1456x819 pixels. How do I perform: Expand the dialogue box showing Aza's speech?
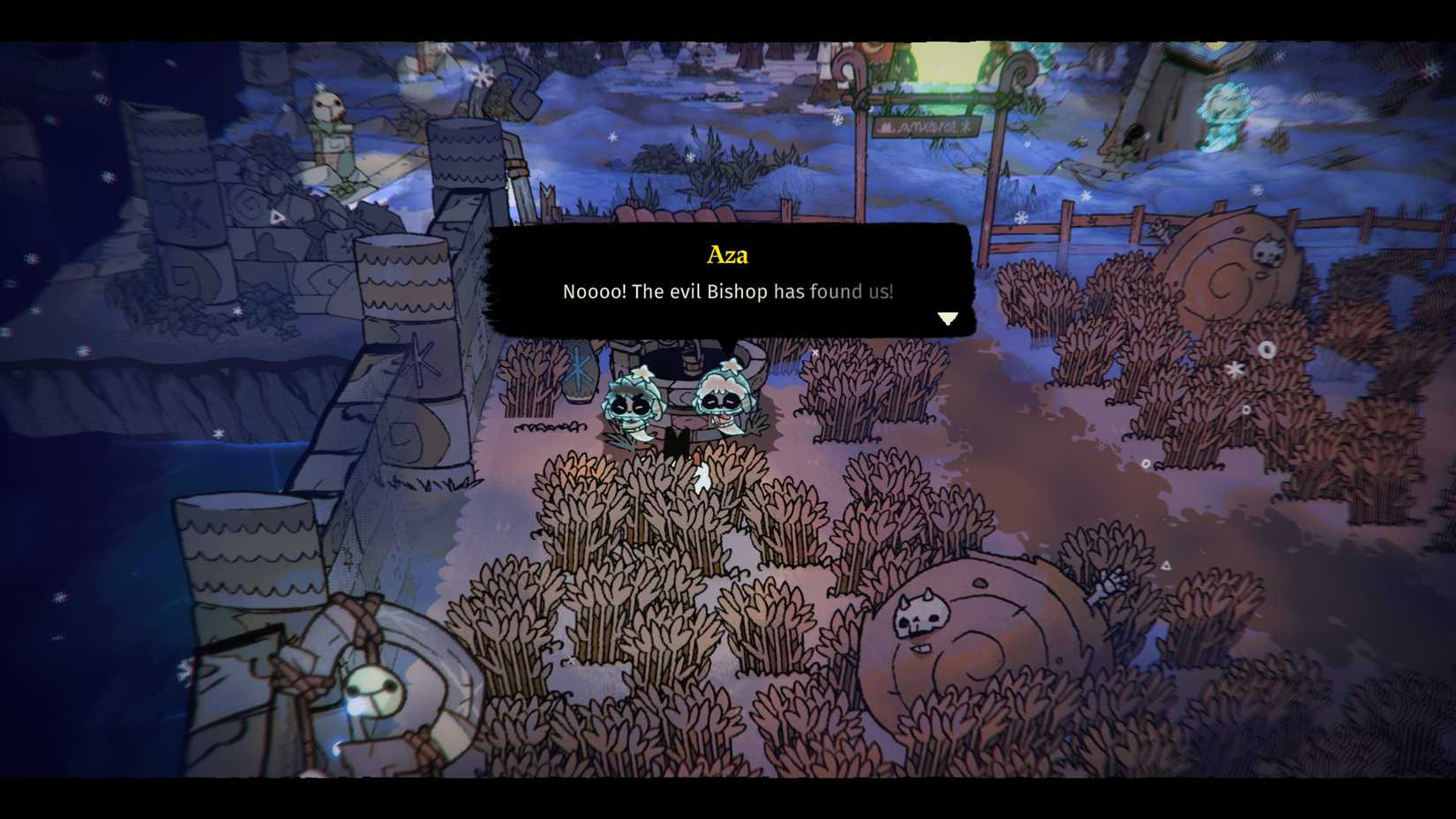[727, 282]
